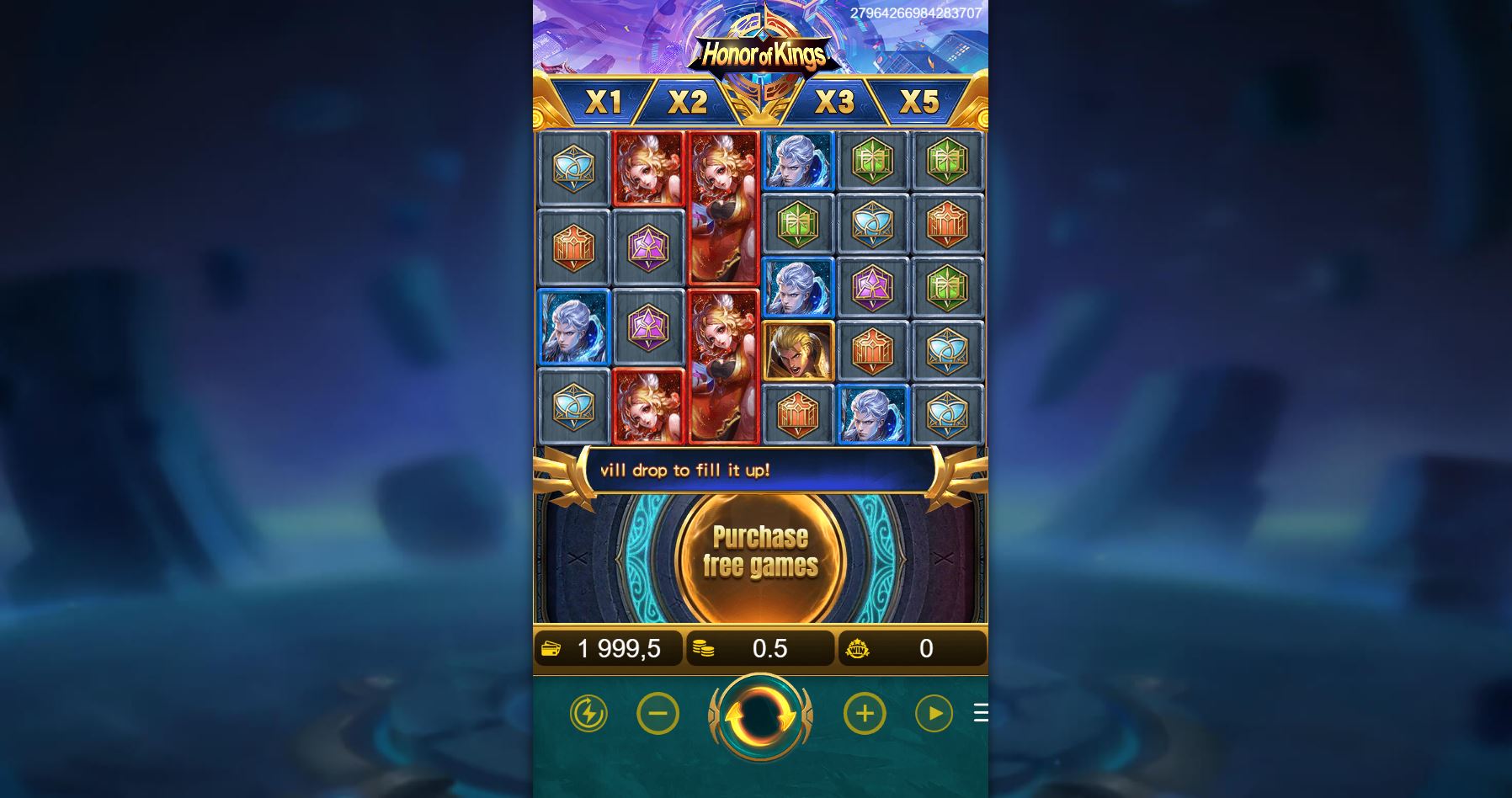Decrease the bet with the minus button
1512x798 pixels.
pos(658,713)
